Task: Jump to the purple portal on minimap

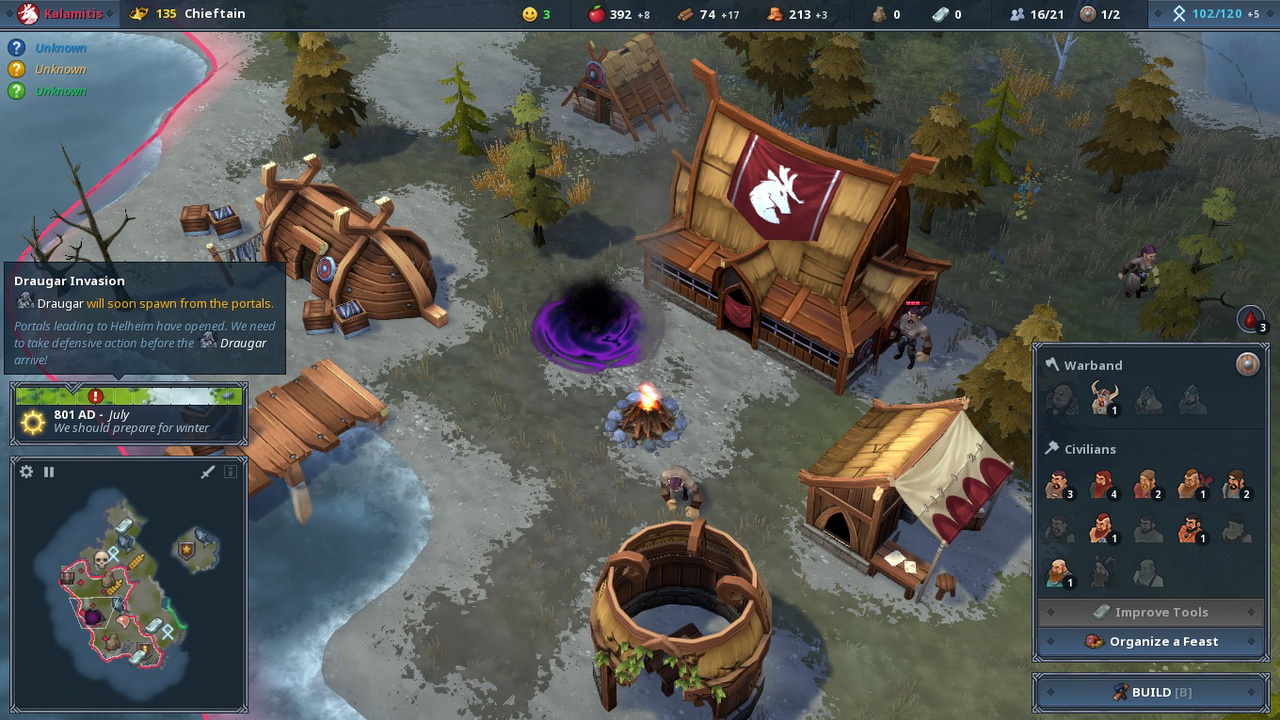Action: (x=93, y=616)
